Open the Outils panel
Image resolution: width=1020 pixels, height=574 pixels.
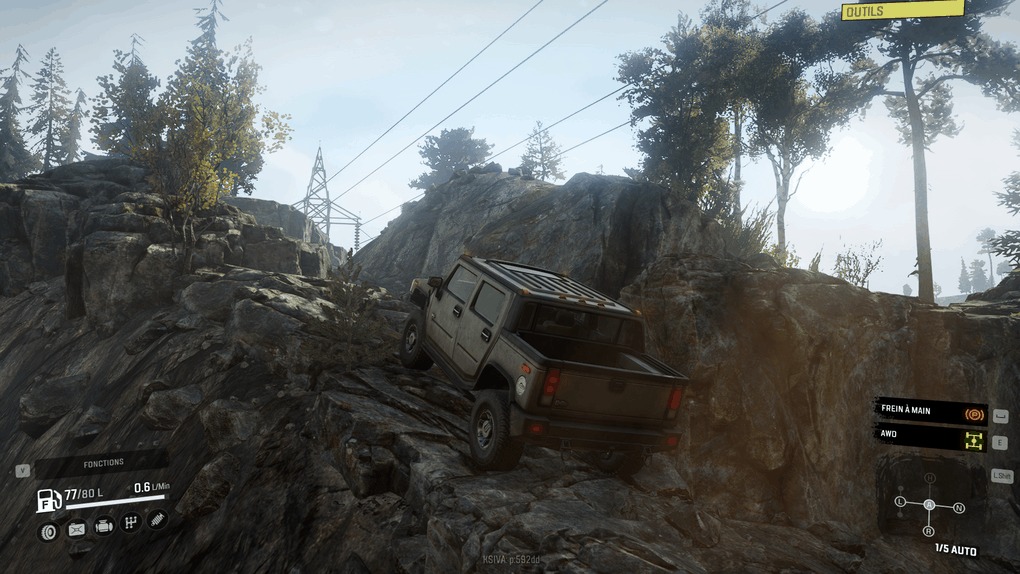click(902, 10)
